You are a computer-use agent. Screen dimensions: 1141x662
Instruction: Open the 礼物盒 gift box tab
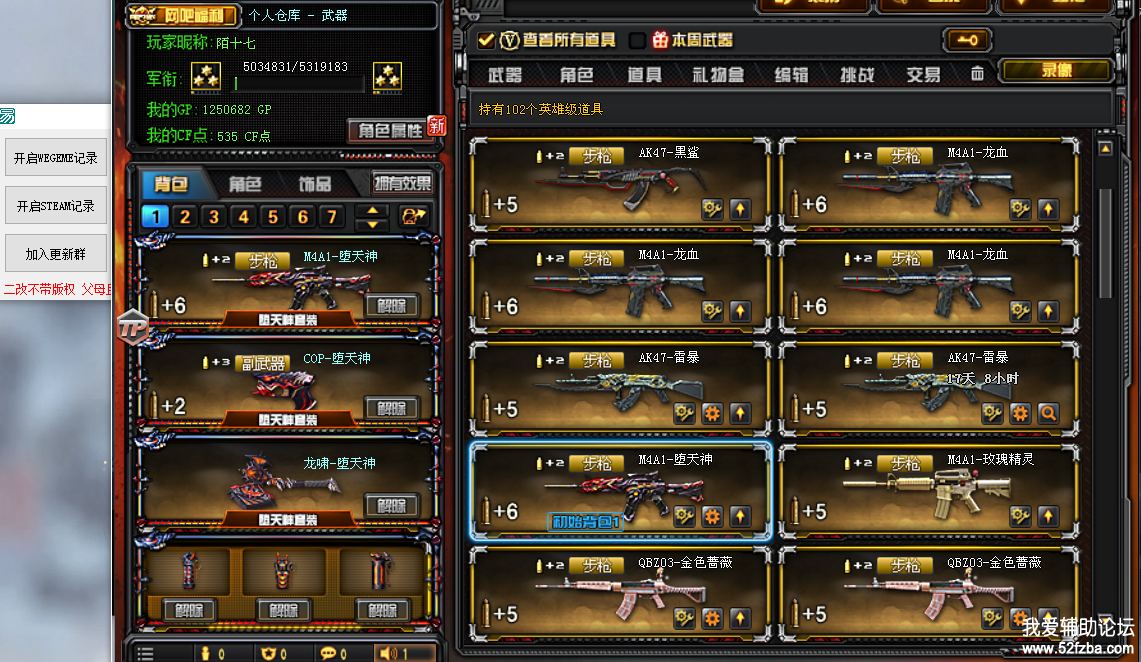coord(718,75)
